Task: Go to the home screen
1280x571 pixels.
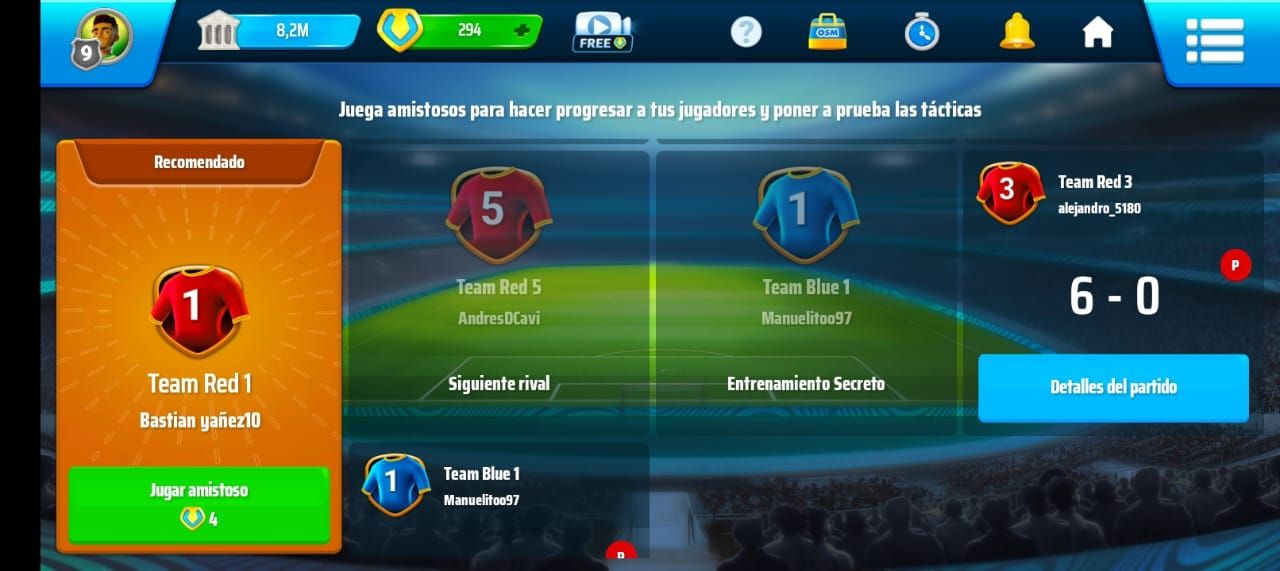Action: 1097,33
